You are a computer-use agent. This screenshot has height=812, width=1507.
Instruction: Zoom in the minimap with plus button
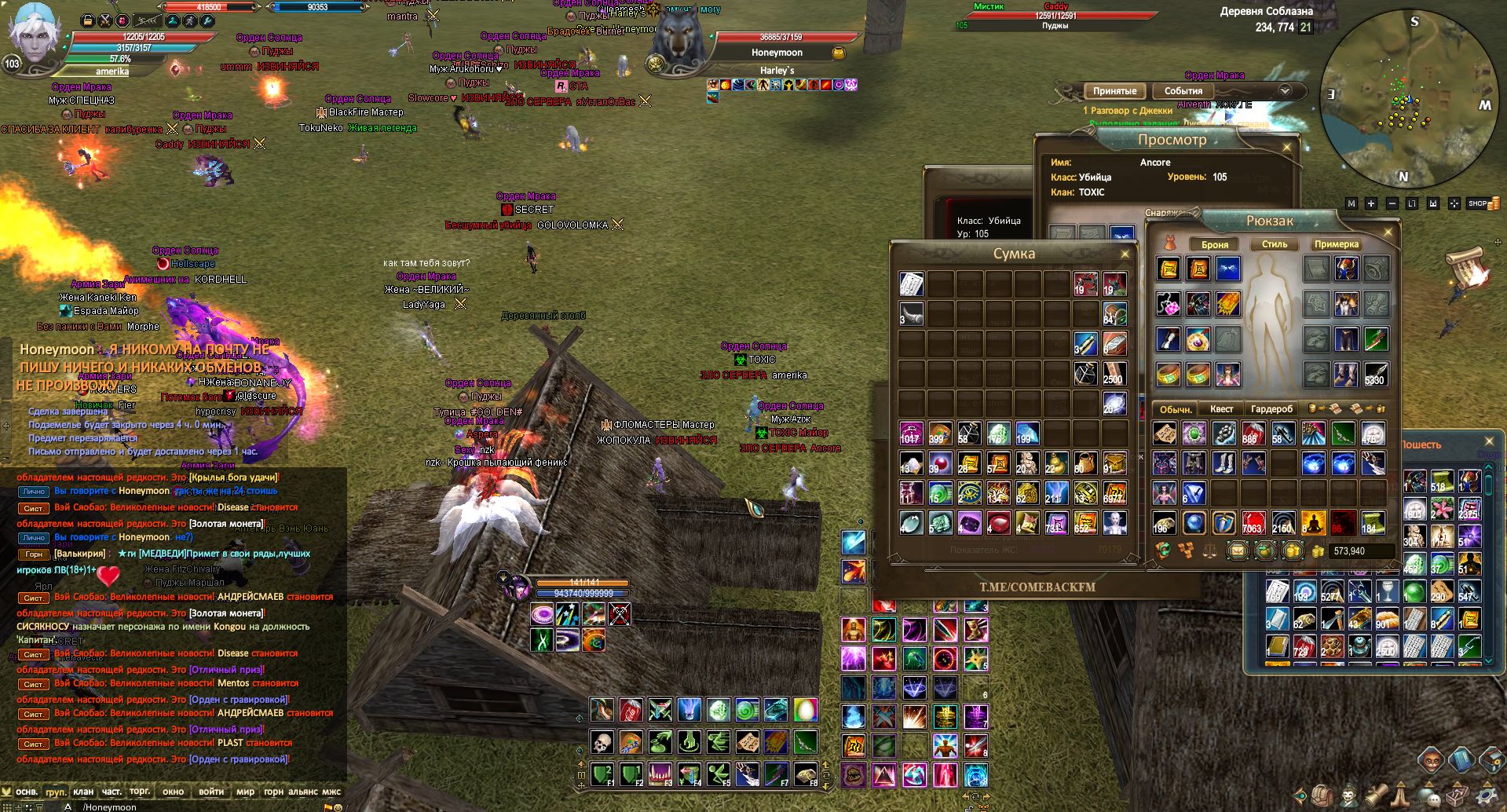(x=1371, y=203)
